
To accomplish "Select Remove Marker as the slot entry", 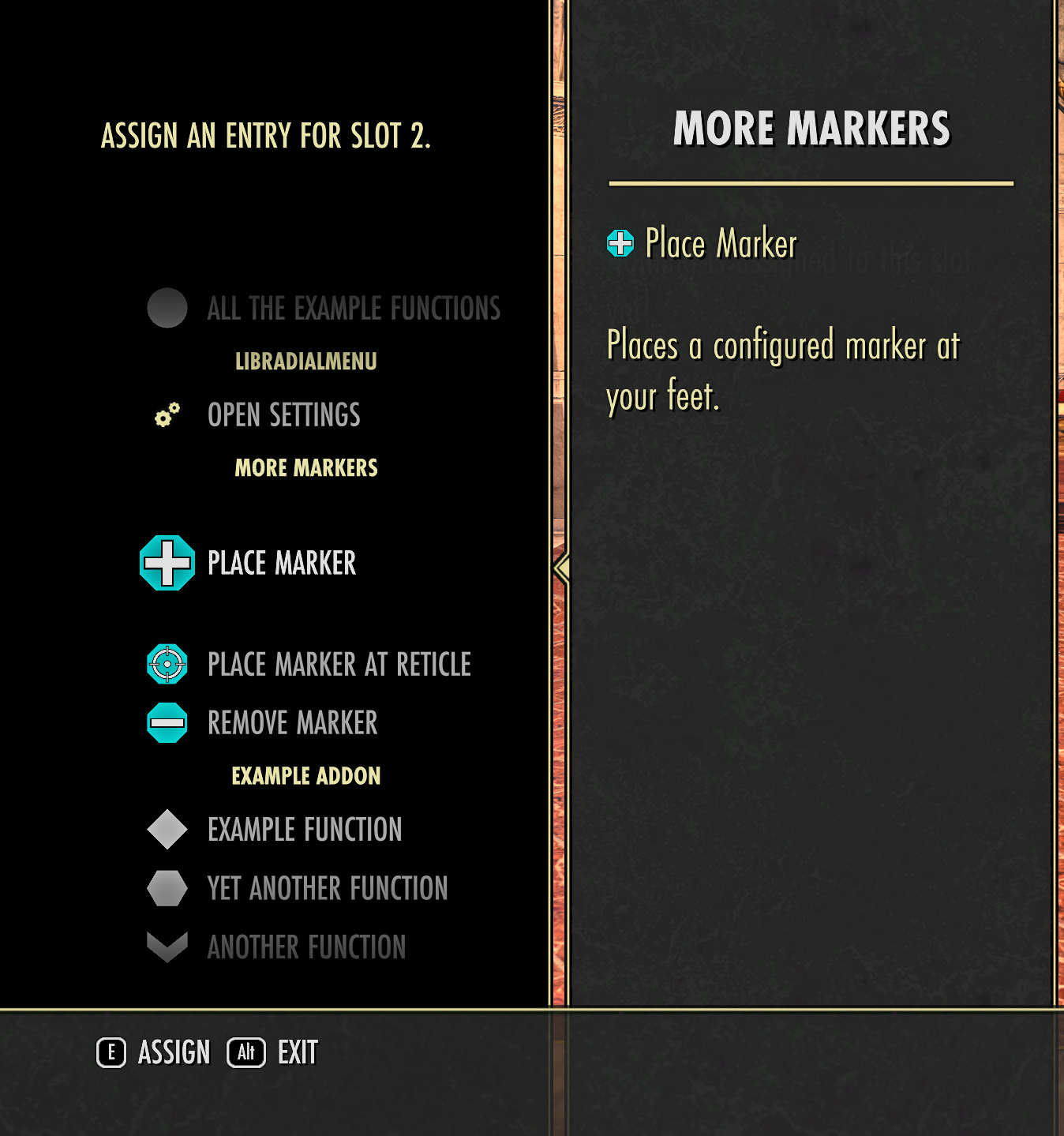I will coord(292,722).
